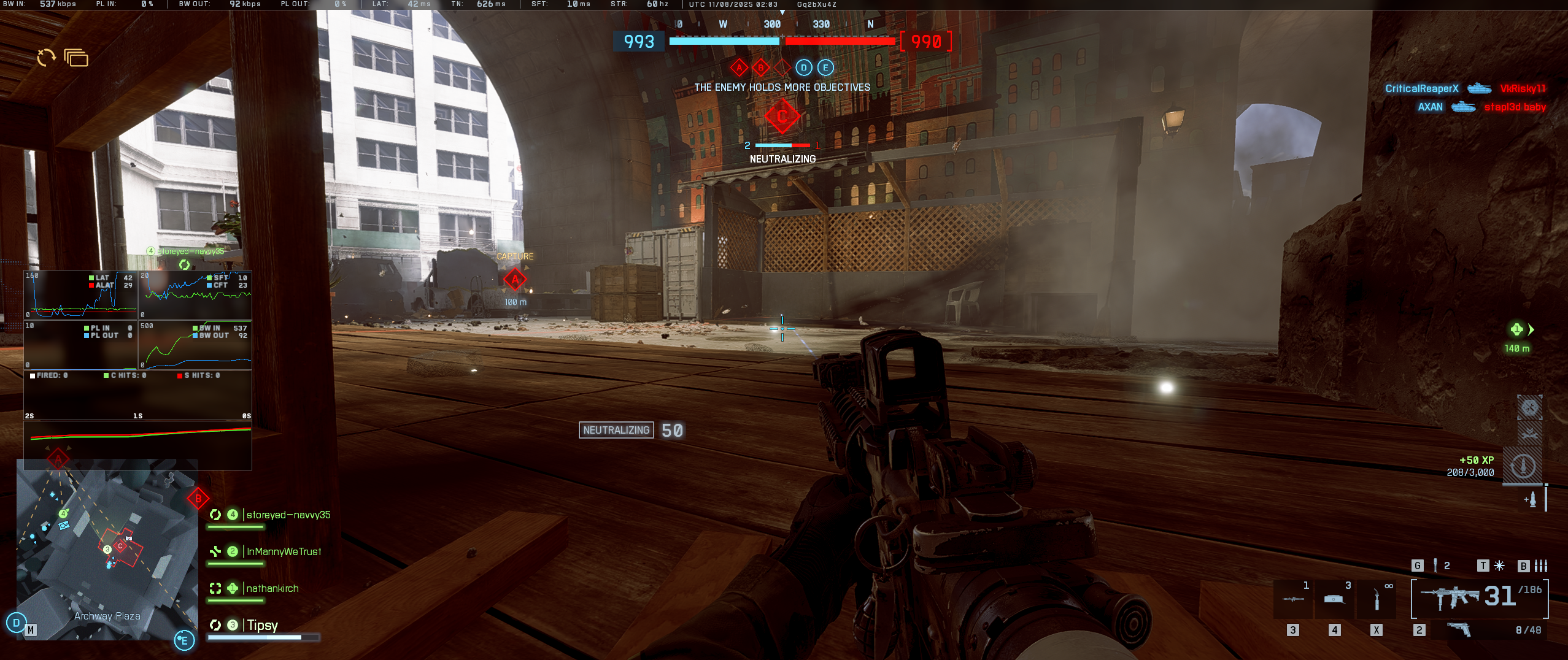Select squad member InMannyWeTrust
The image size is (1568, 660).
pyautogui.click(x=283, y=552)
